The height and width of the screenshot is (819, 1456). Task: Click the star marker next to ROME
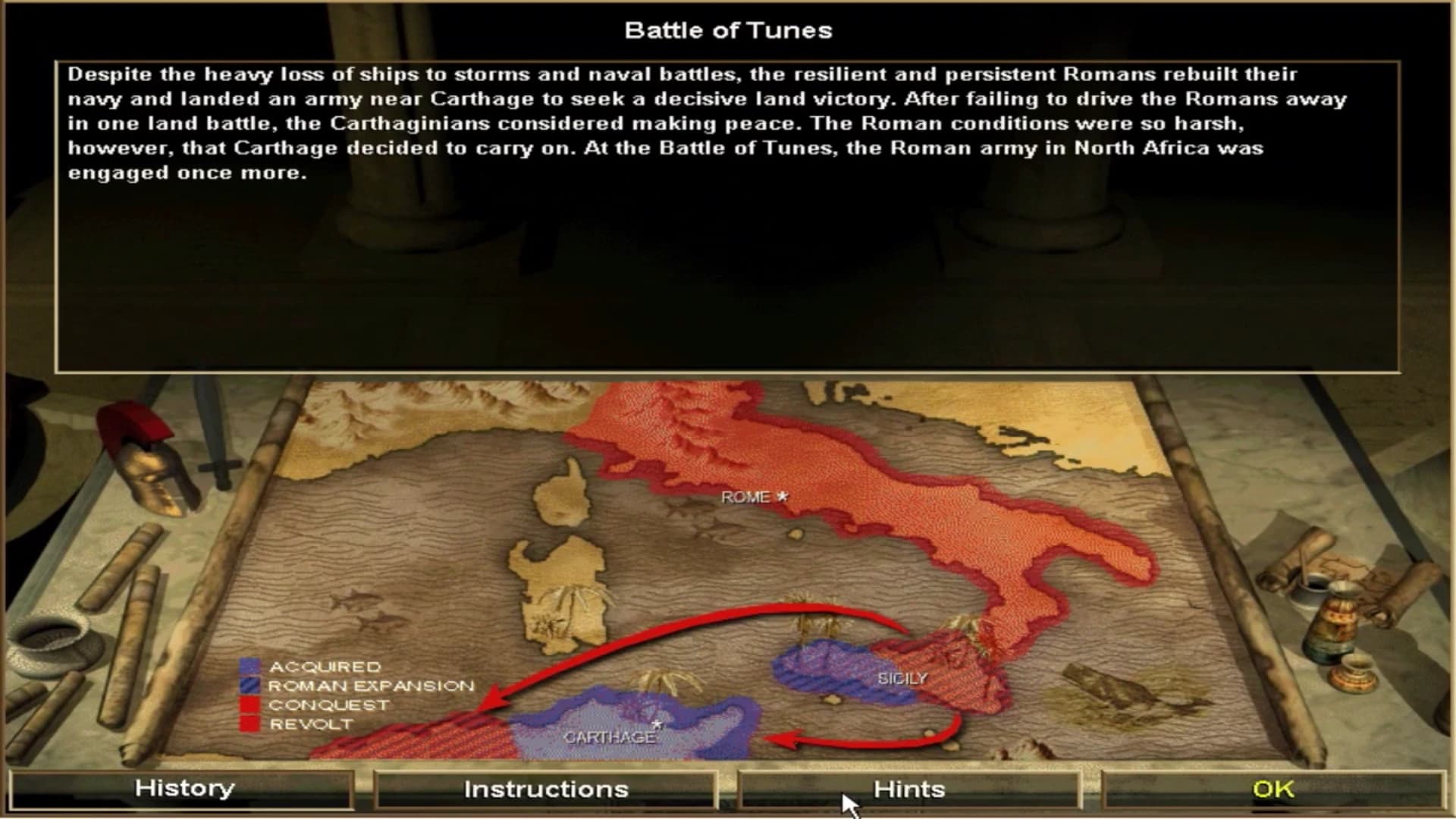(783, 497)
